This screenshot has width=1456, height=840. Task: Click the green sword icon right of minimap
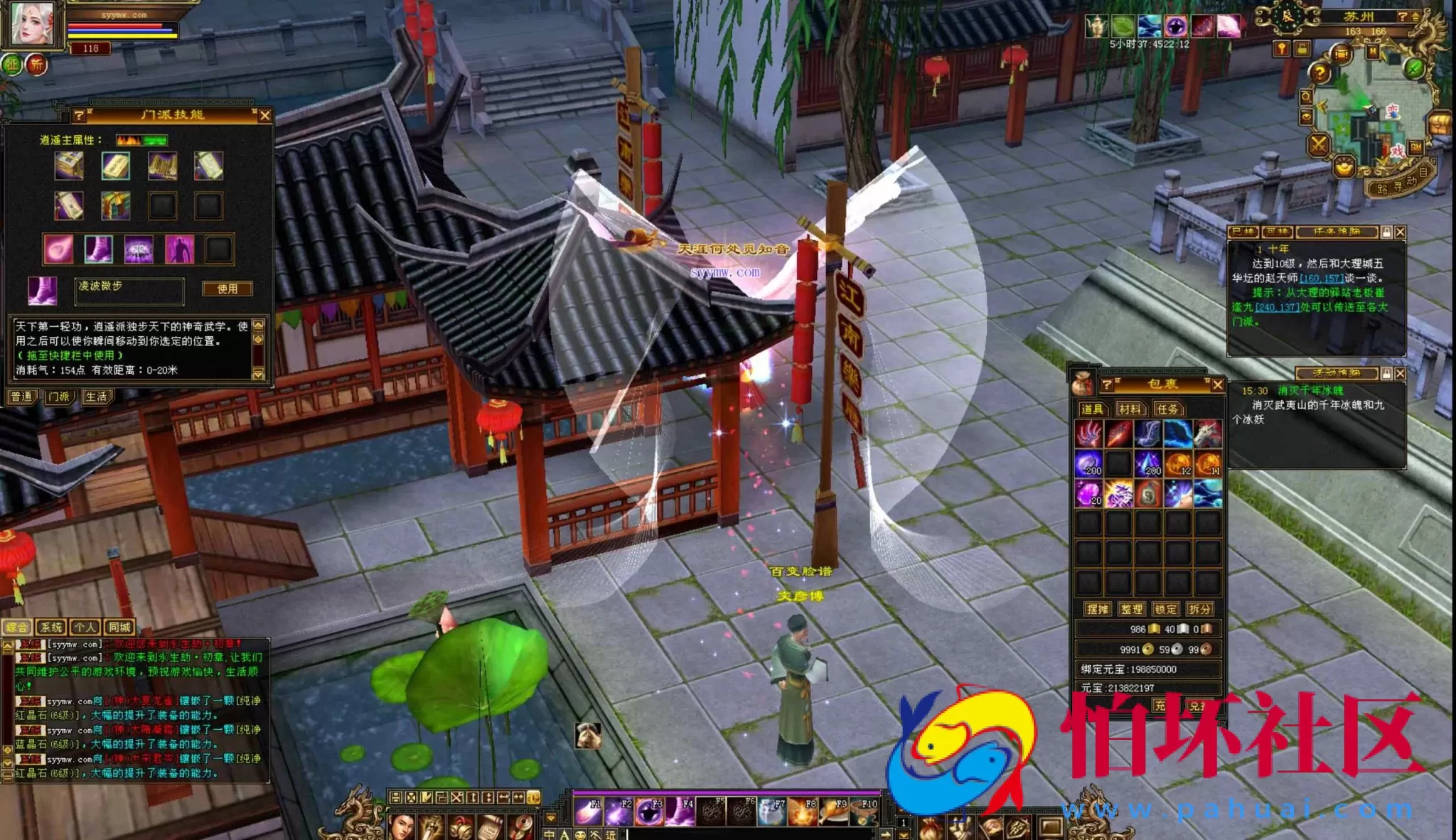coord(1413,70)
